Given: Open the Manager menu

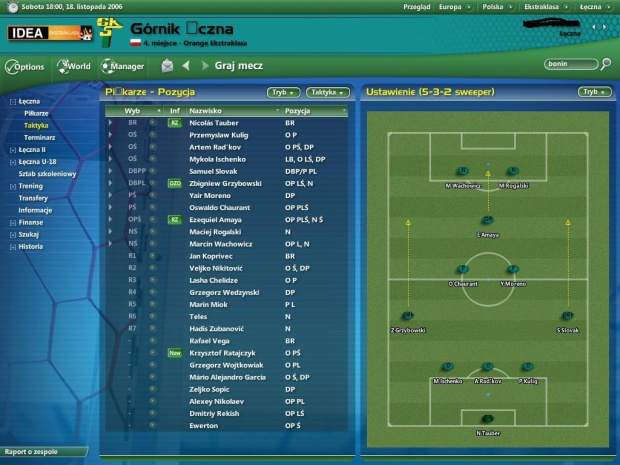Looking at the screenshot, I should pos(123,67).
